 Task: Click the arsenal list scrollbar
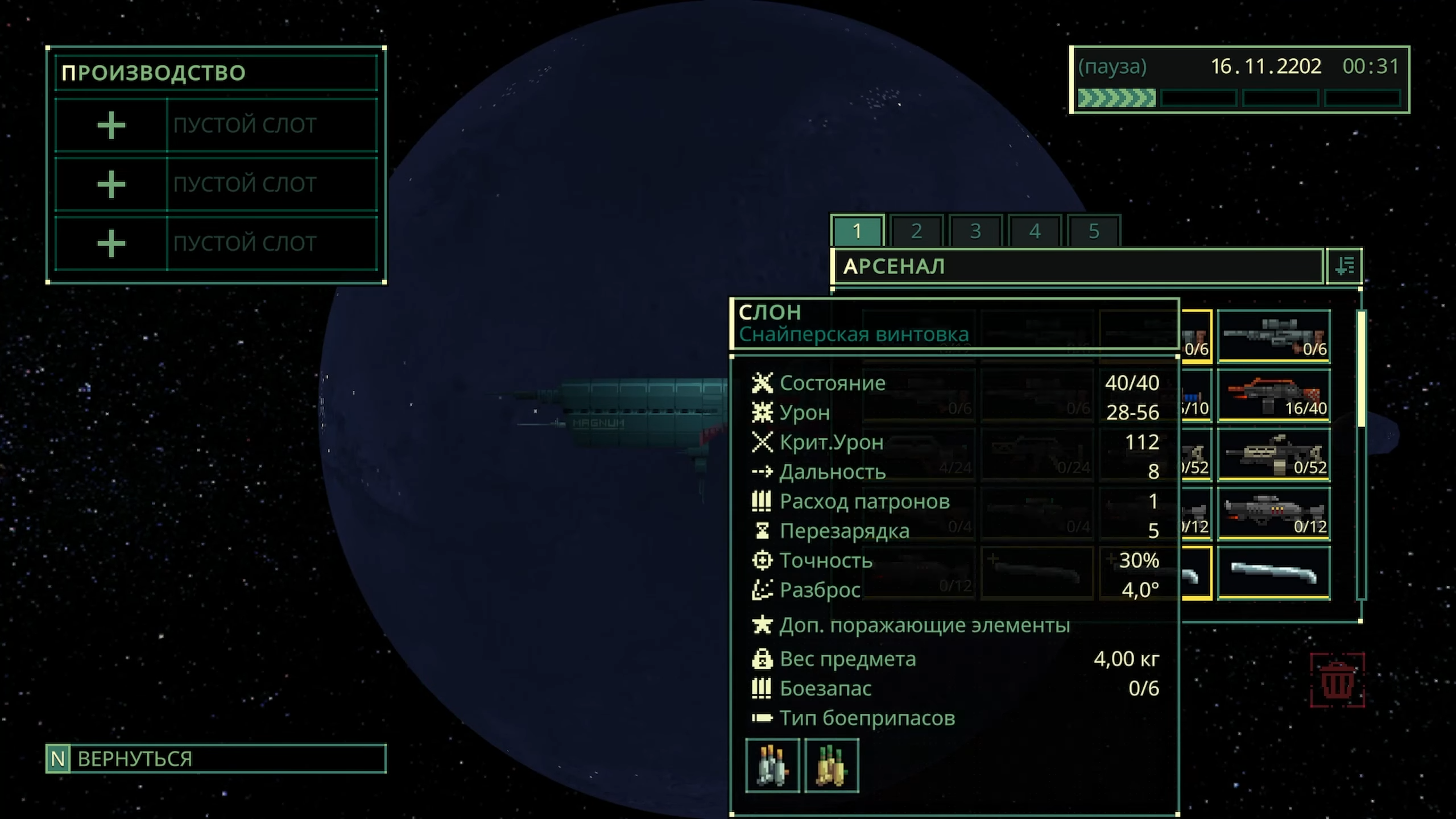pos(1362,369)
